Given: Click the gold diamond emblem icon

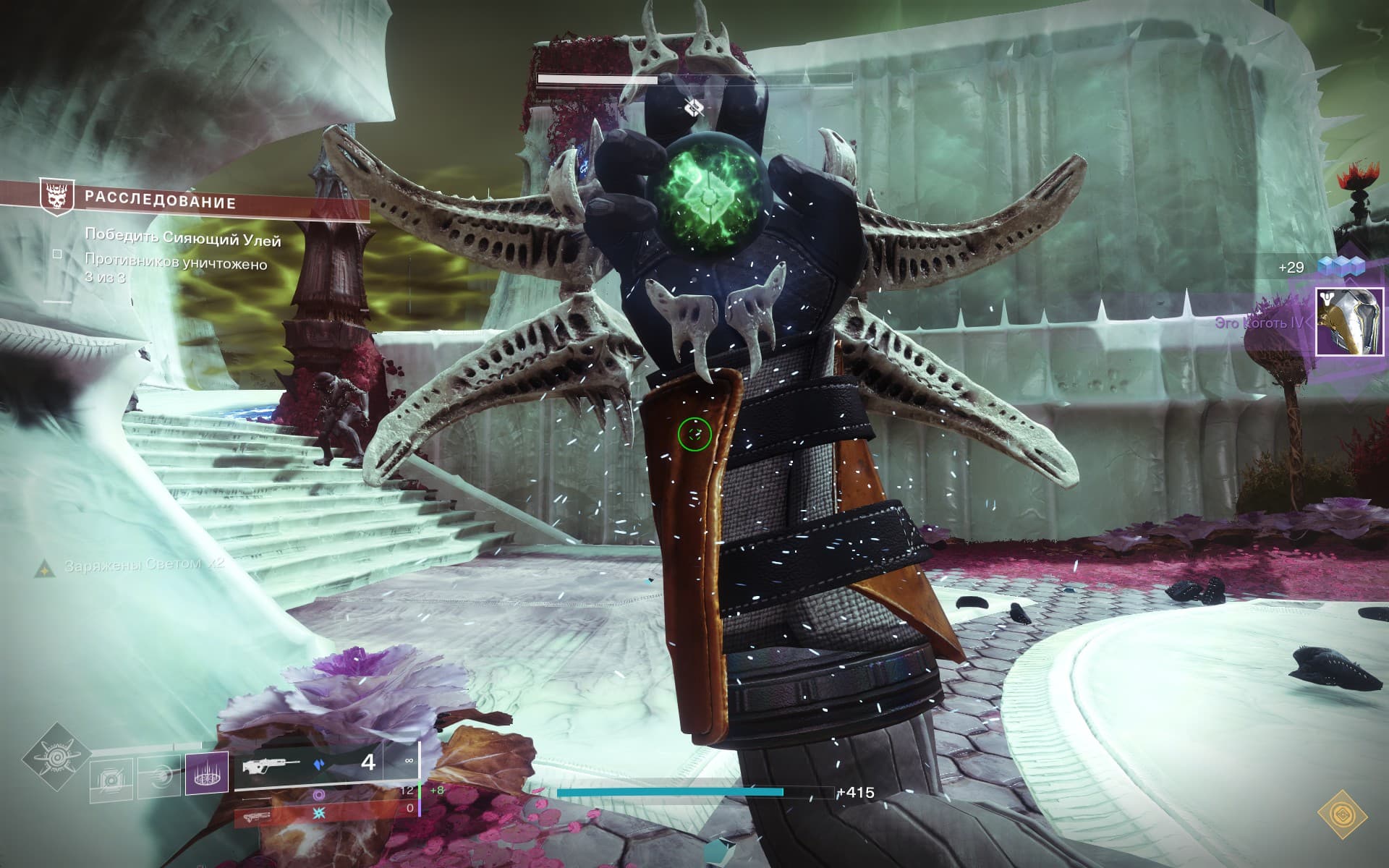Looking at the screenshot, I should click(x=1341, y=814).
